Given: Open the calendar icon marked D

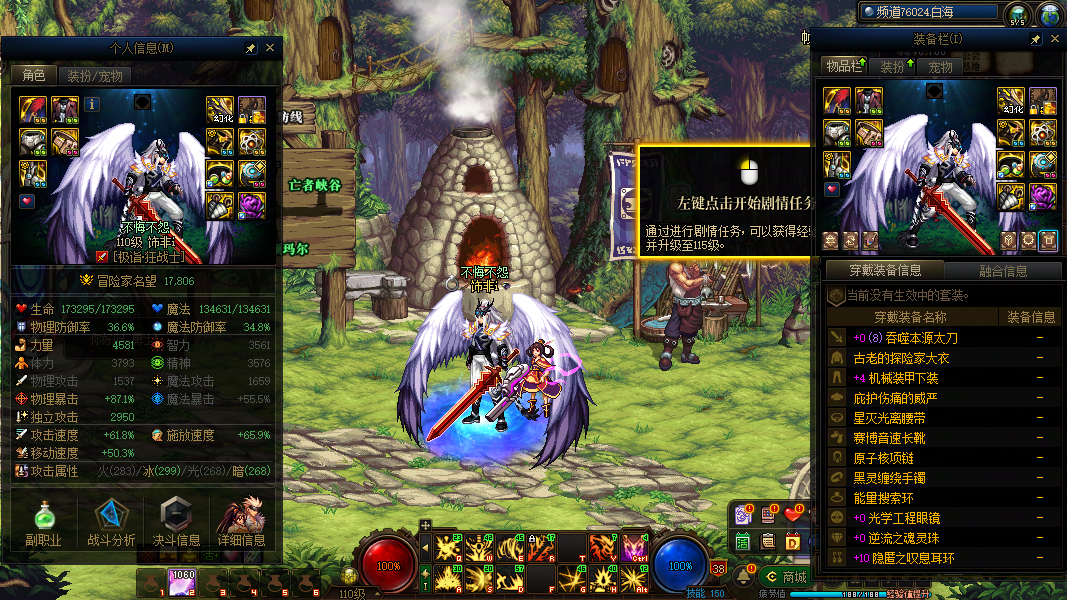Looking at the screenshot, I should point(793,541).
